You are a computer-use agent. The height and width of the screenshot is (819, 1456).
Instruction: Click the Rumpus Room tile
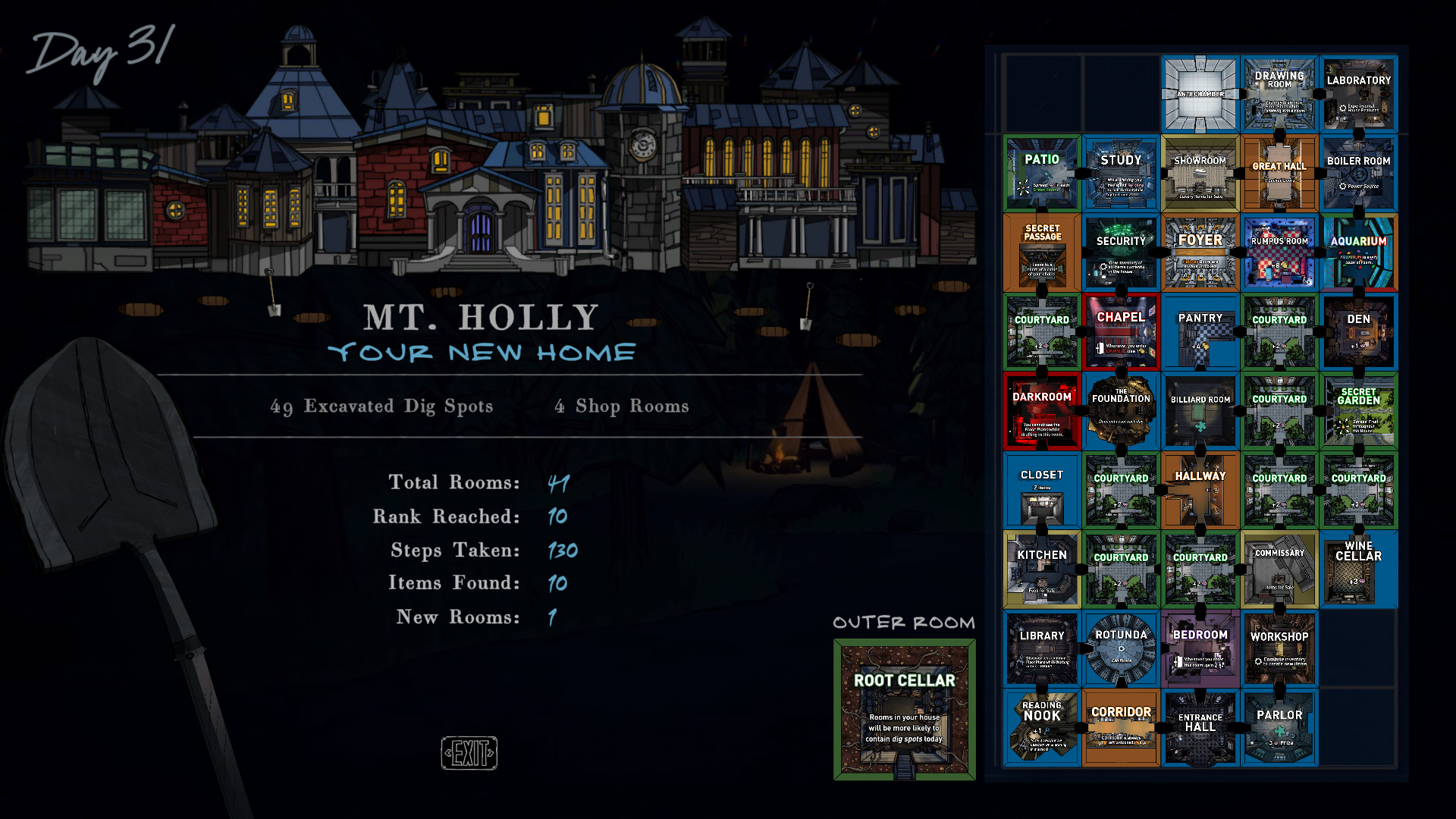pyautogui.click(x=1279, y=253)
